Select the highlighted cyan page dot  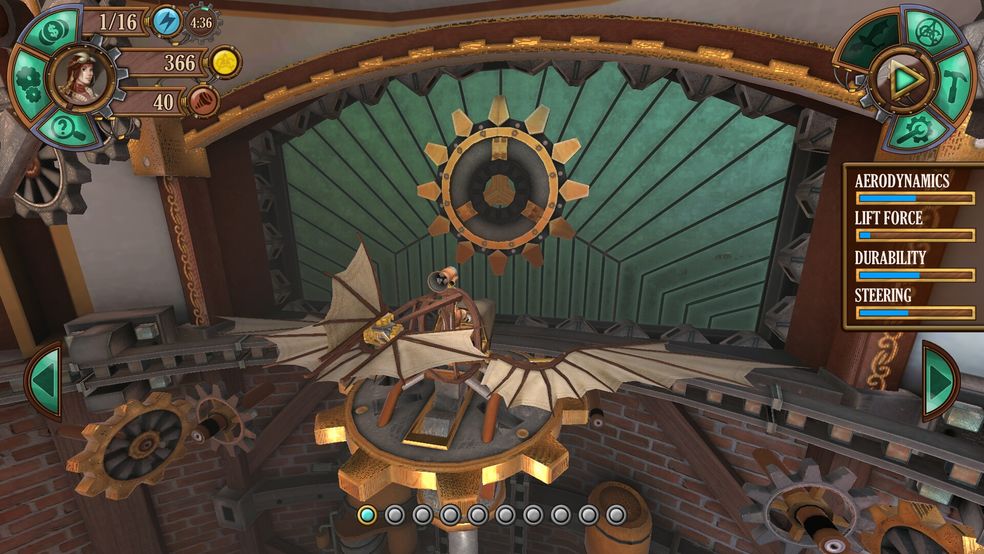tap(367, 515)
